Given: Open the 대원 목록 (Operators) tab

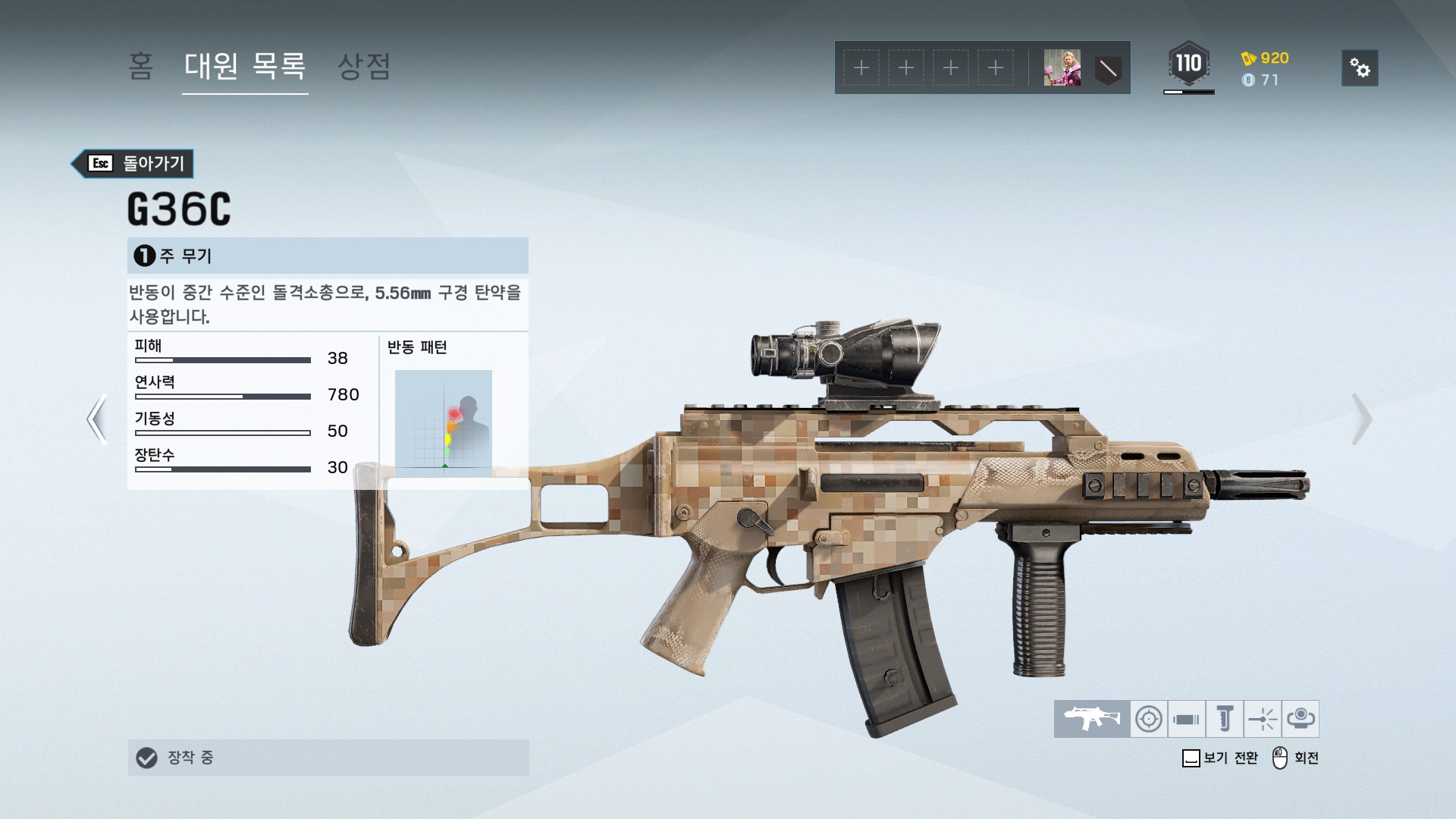Looking at the screenshot, I should coord(245,67).
